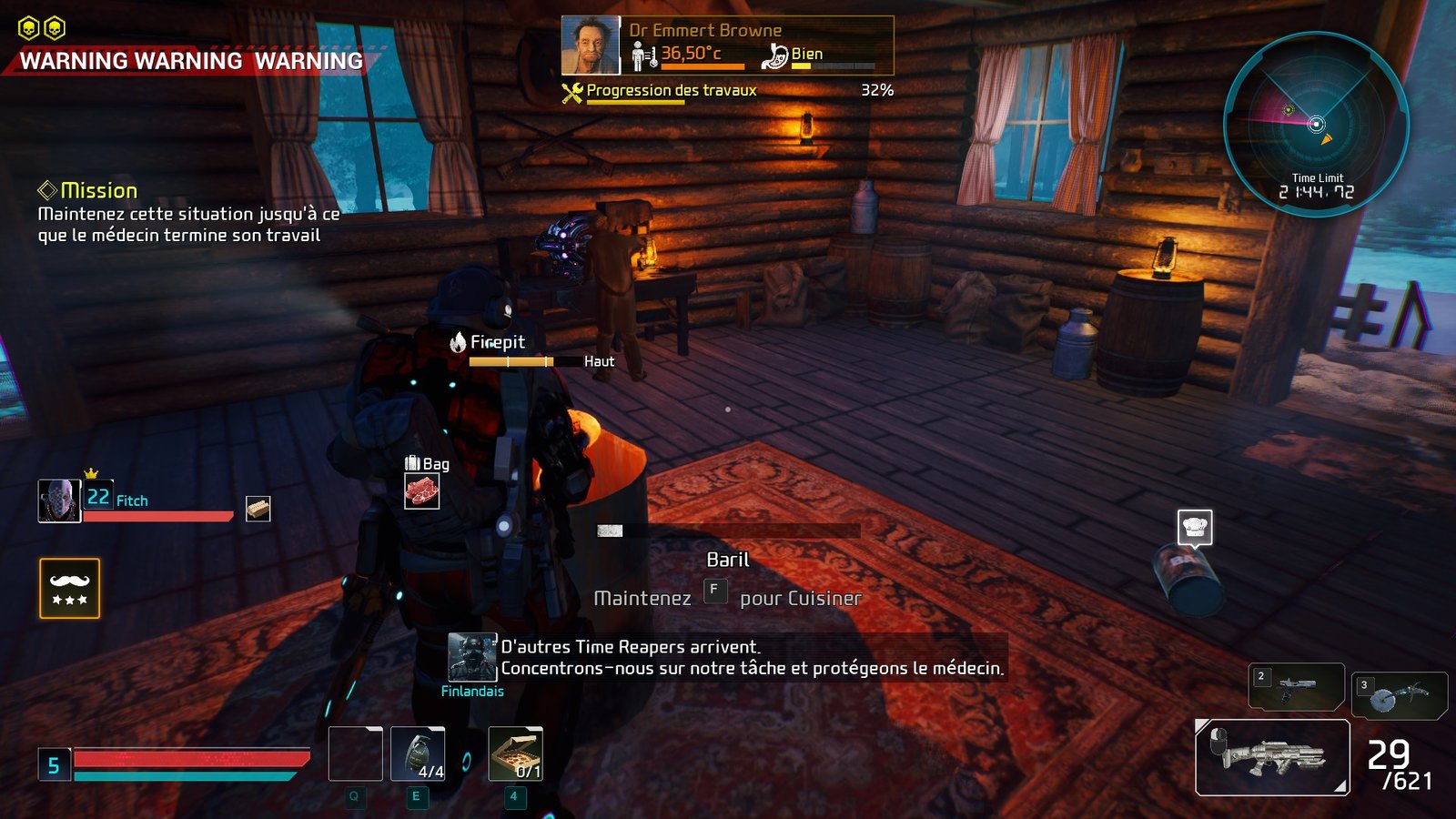The height and width of the screenshot is (819, 1456).
Task: Click Dr Emmert Browne's portrait
Action: (x=591, y=45)
